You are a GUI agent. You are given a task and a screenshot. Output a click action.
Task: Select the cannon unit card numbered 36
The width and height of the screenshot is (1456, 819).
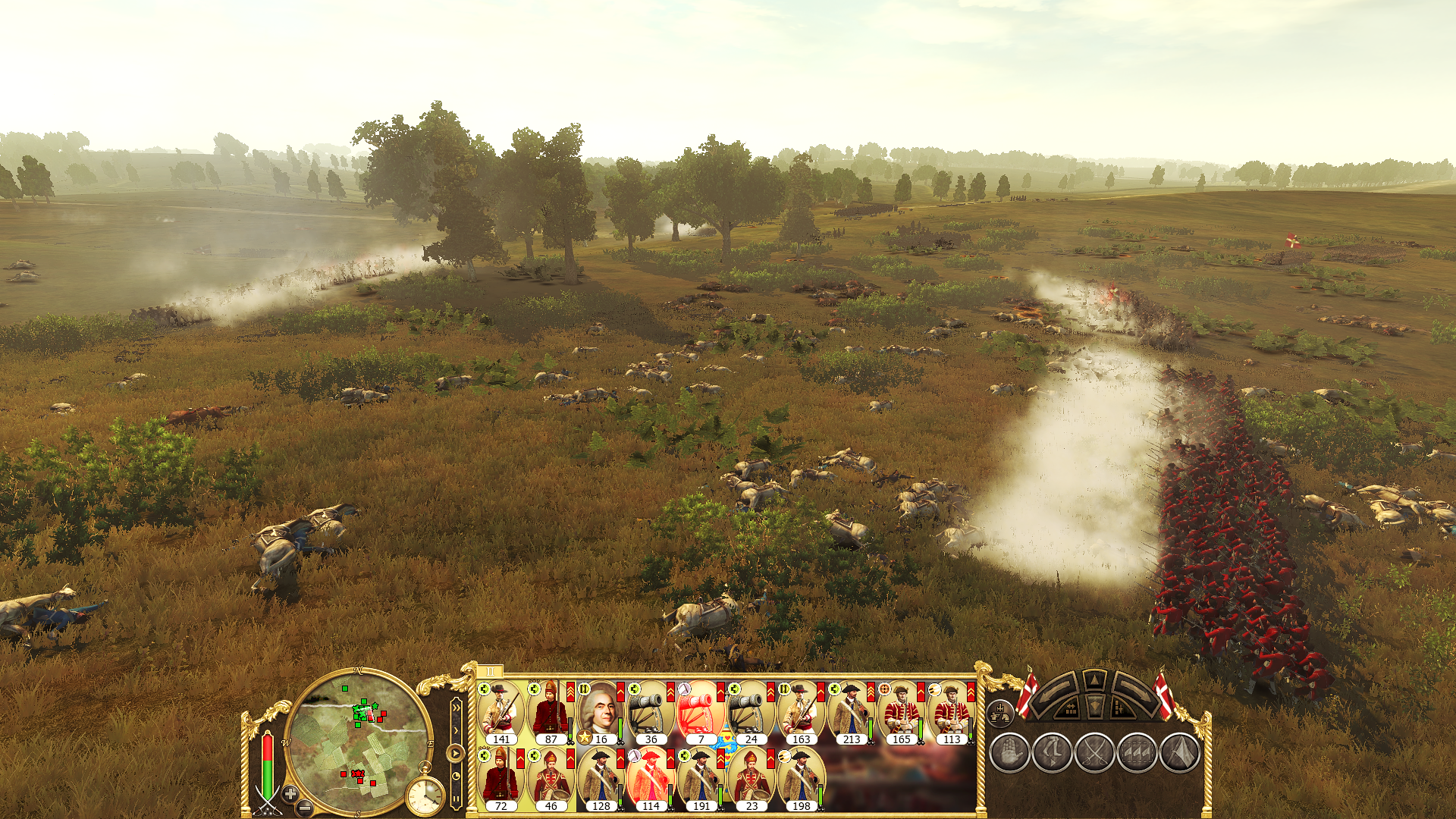[650, 713]
